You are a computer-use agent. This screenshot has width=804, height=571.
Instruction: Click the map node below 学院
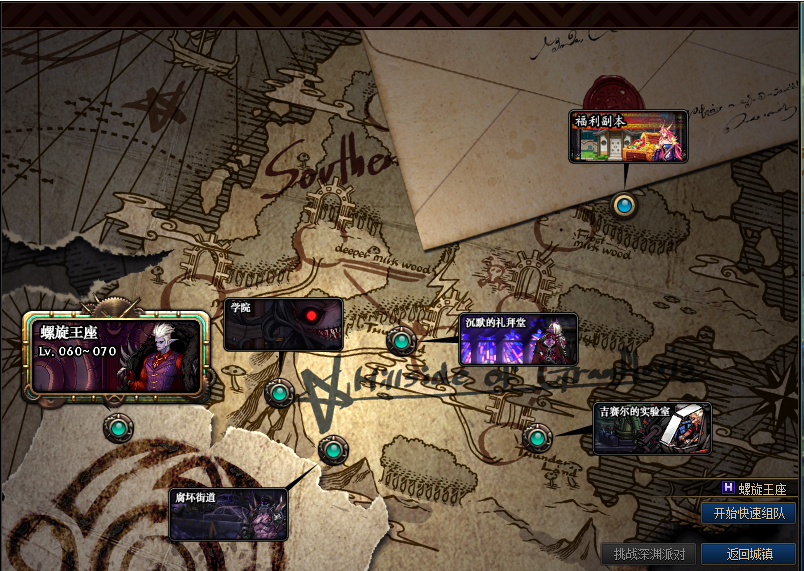click(279, 393)
